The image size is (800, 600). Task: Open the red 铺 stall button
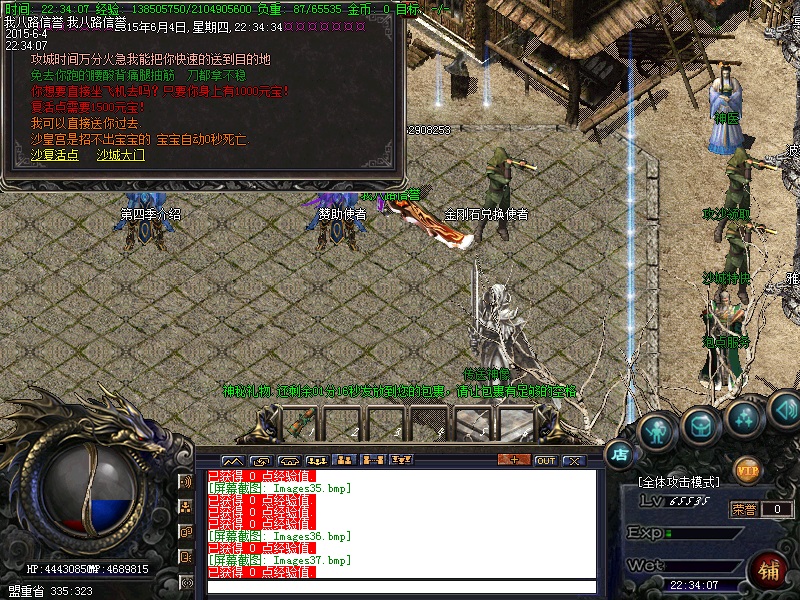click(x=768, y=569)
